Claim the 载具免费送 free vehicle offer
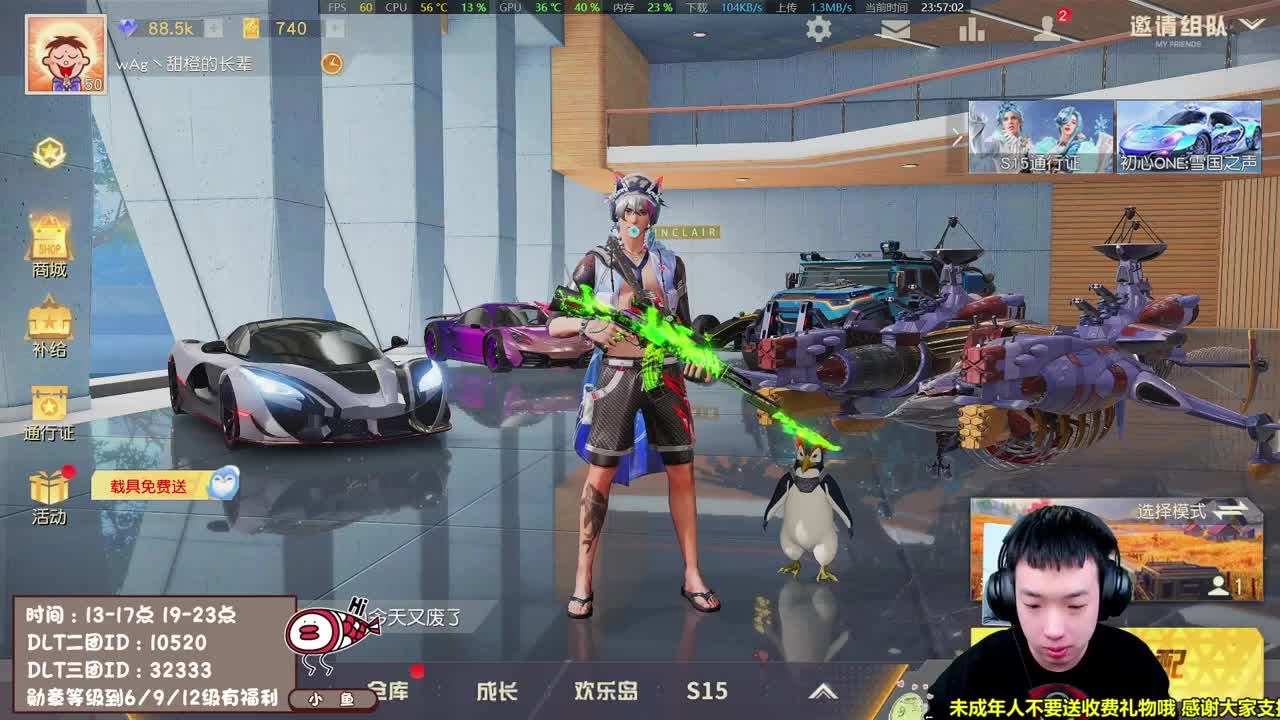This screenshot has width=1280, height=720. pos(150,484)
